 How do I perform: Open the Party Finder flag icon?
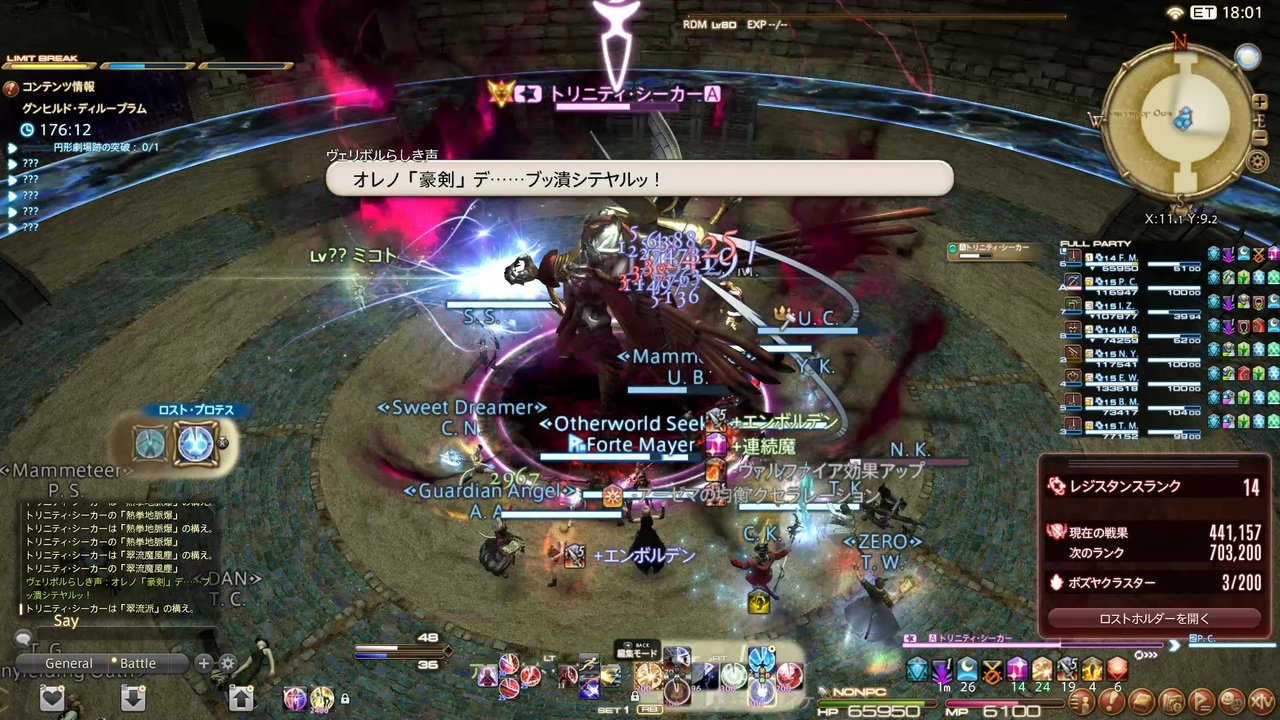click(x=1203, y=702)
